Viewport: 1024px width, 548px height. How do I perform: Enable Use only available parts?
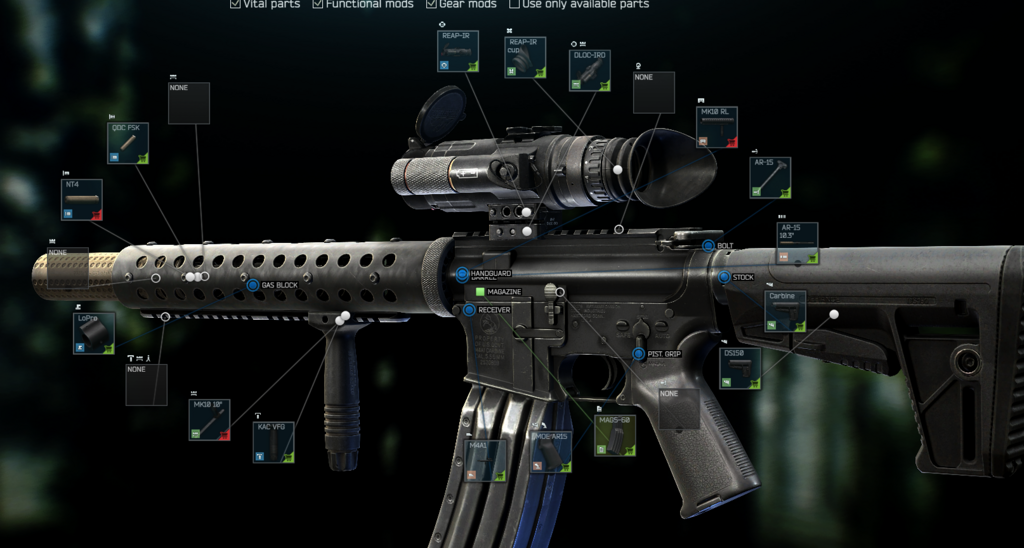coord(514,4)
